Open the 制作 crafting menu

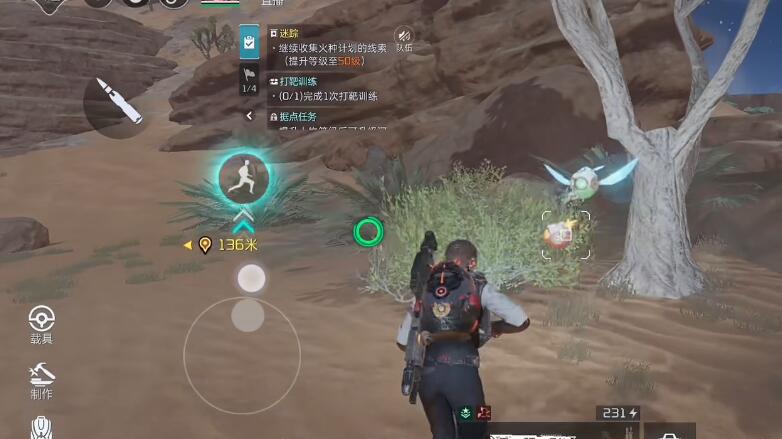point(41,379)
